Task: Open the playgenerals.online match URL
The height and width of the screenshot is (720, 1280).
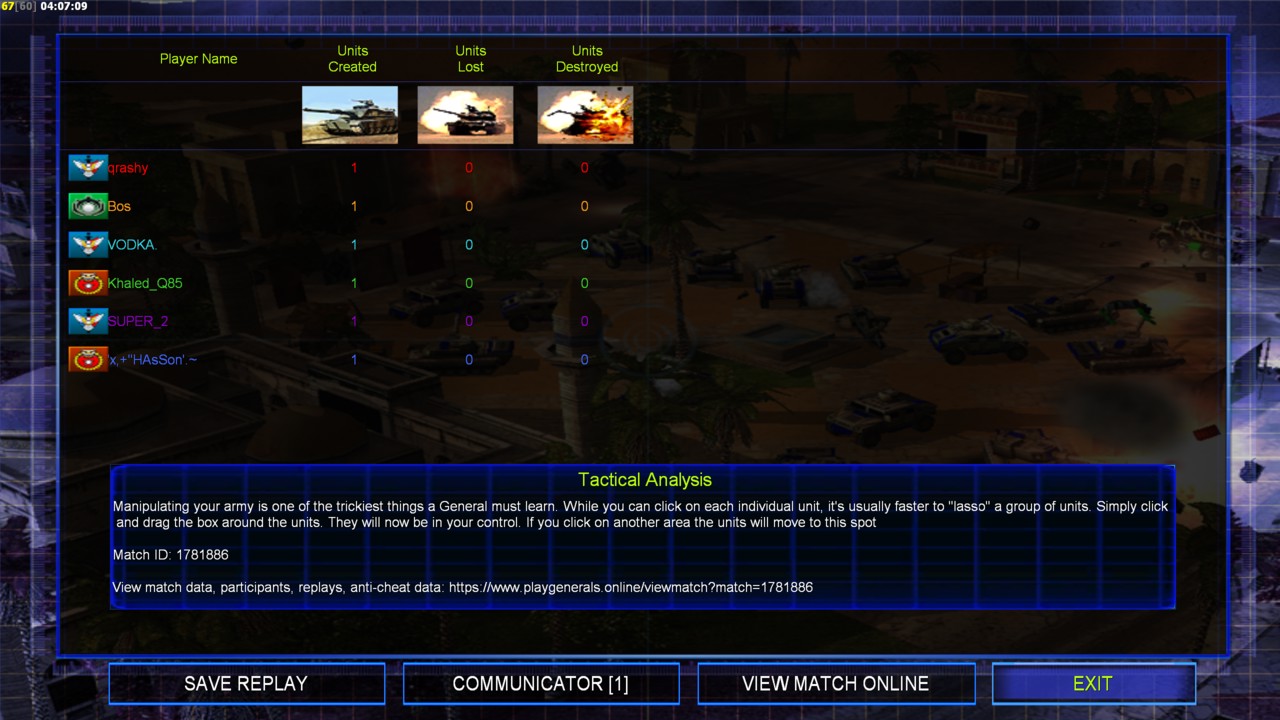Action: (630, 588)
